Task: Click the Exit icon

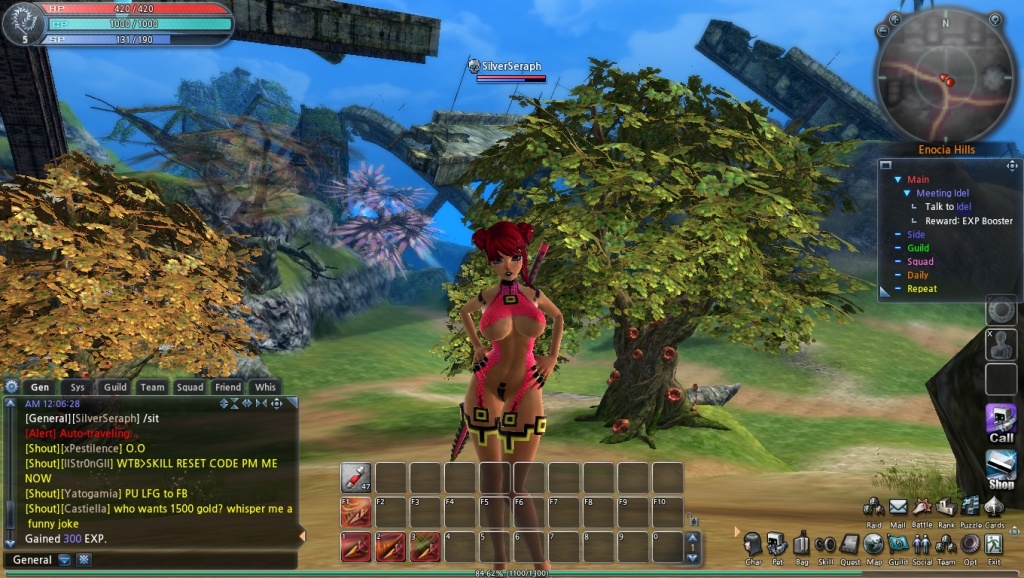Action: tap(993, 544)
